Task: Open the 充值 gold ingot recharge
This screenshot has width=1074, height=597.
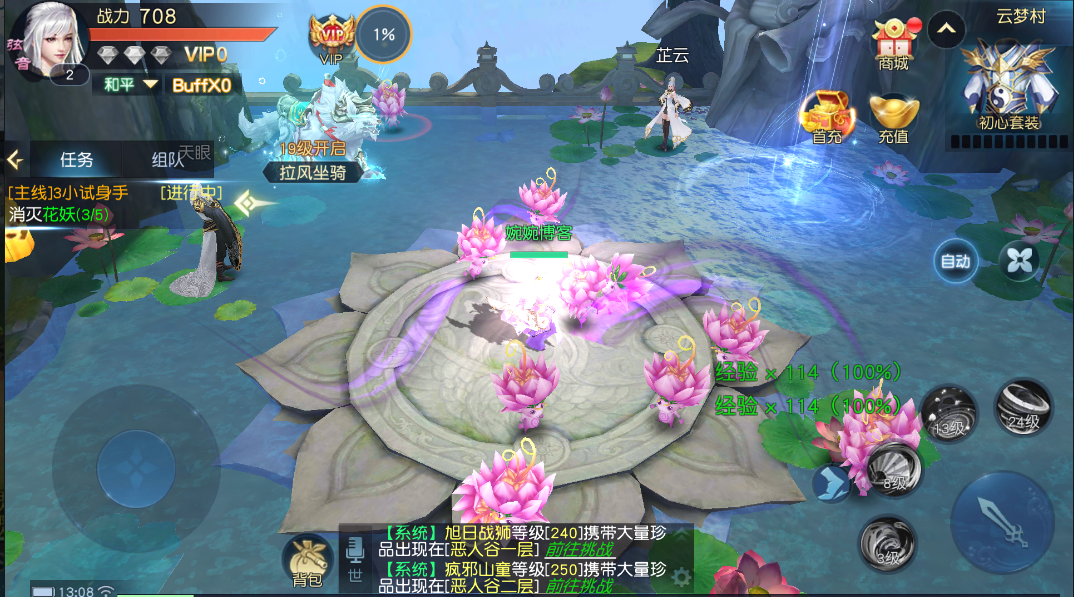Action: click(893, 119)
